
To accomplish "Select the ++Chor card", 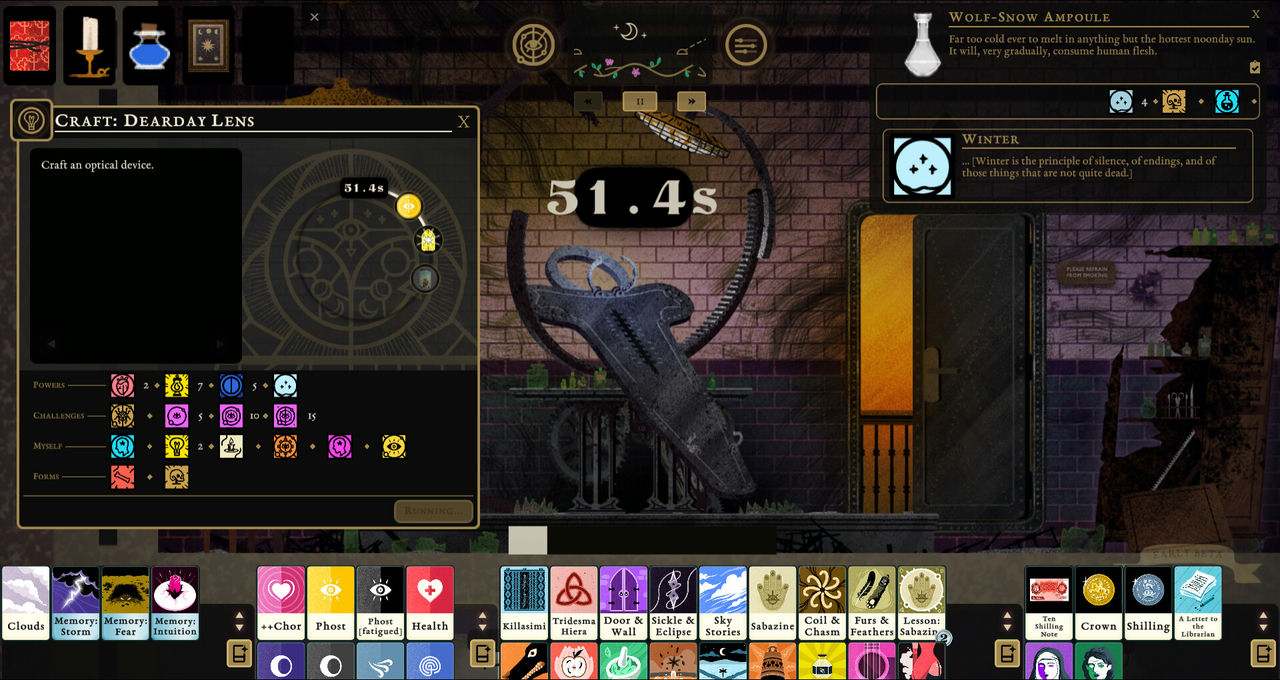I will point(281,603).
